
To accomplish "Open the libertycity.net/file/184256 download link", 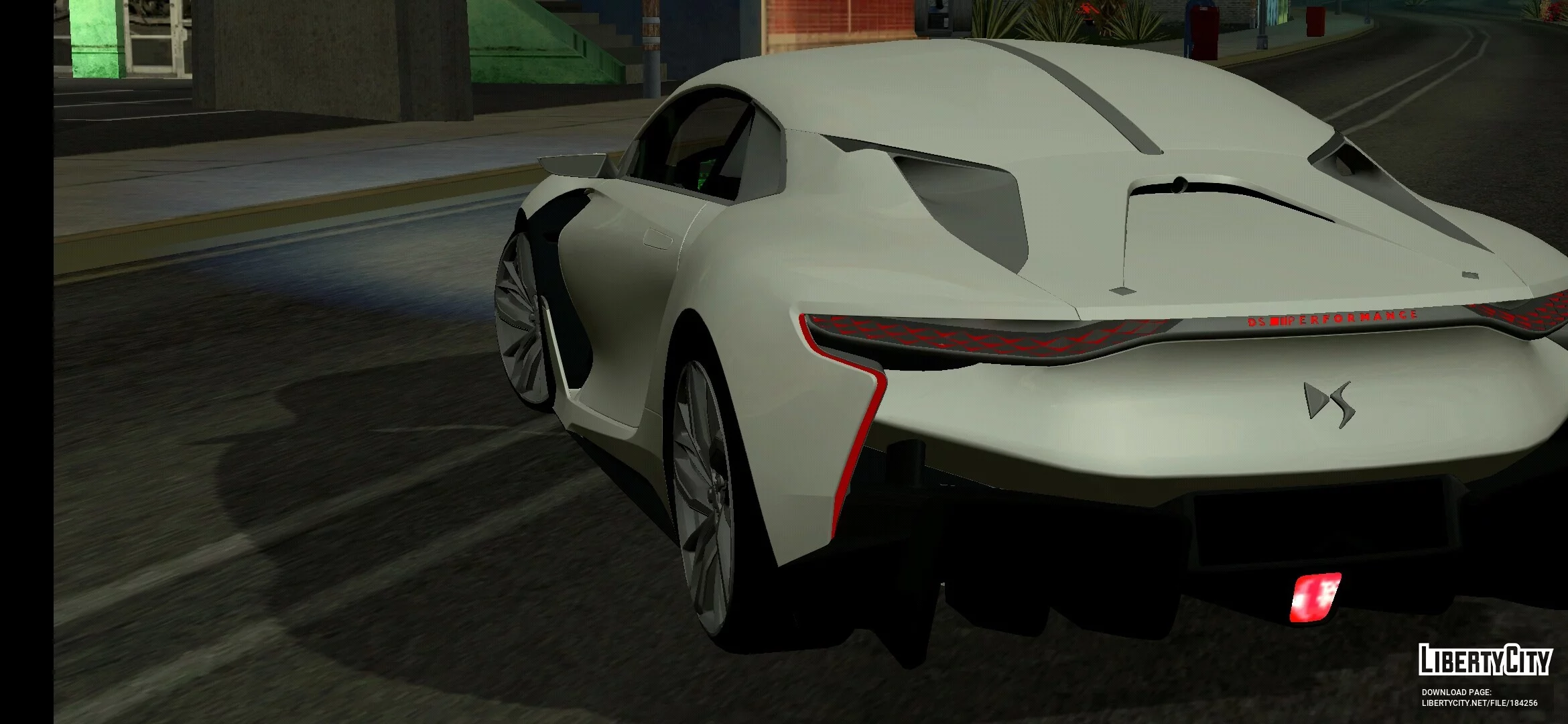I will point(1480,703).
